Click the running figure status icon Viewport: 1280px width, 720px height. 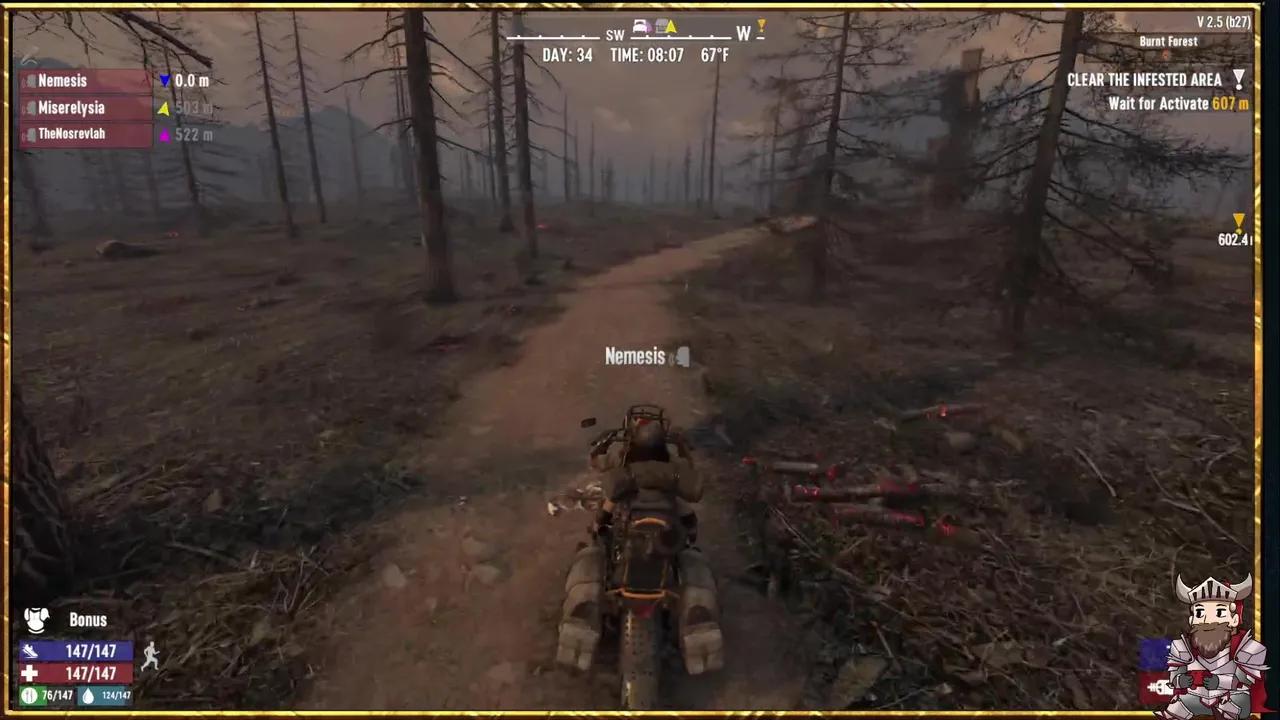pyautogui.click(x=150, y=656)
